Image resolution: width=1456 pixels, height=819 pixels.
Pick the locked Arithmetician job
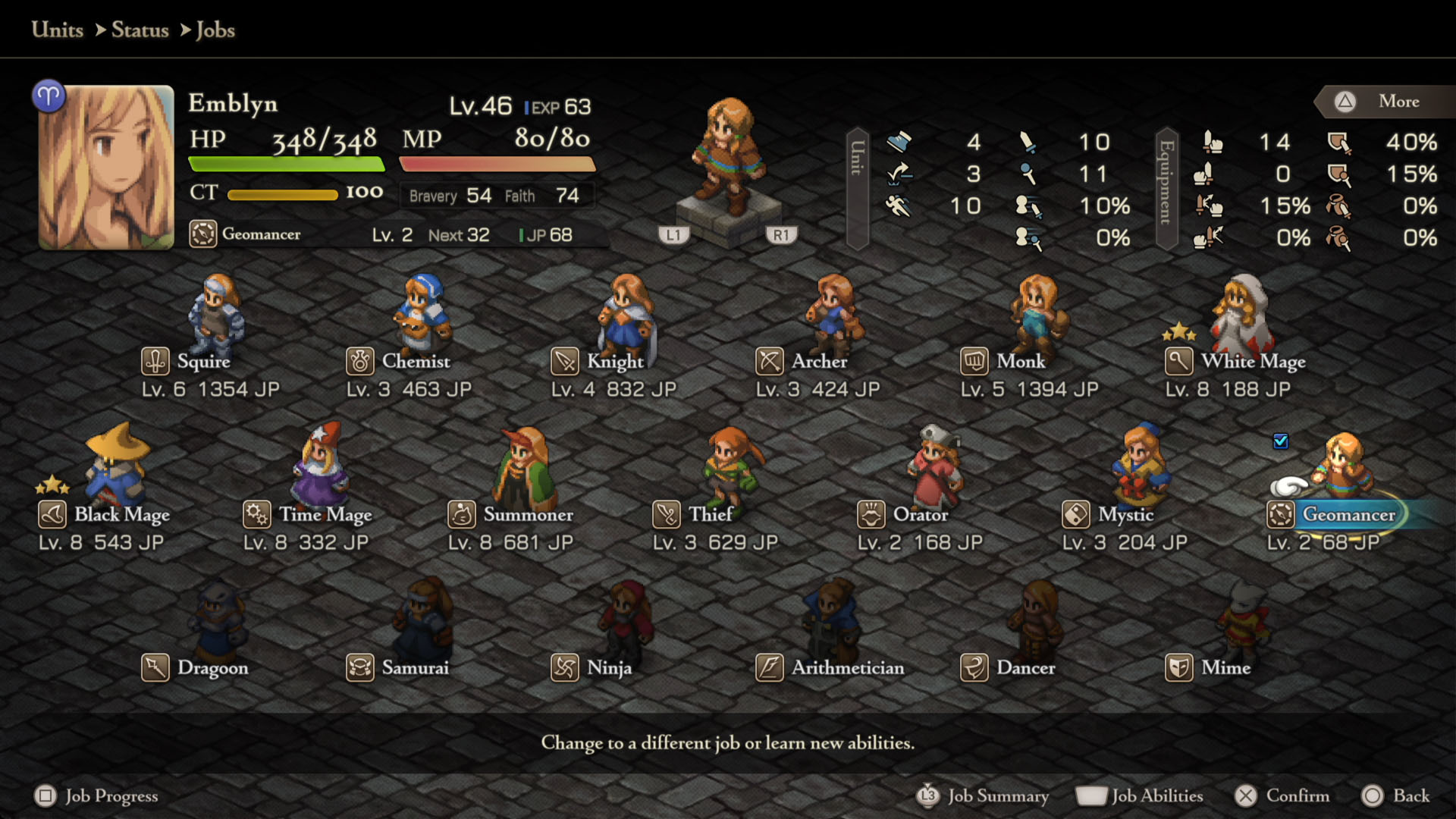847,668
